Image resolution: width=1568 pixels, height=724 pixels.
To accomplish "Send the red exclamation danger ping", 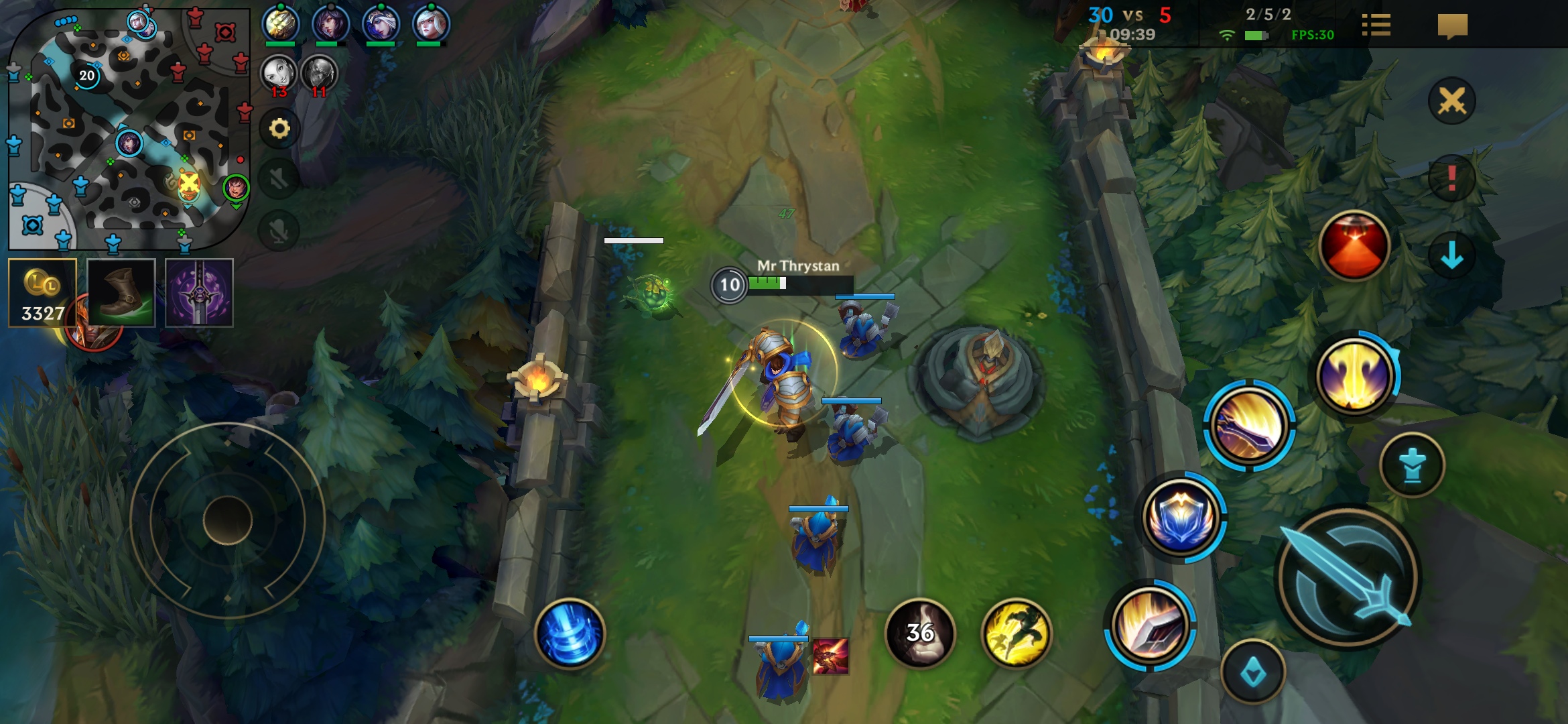I will [x=1451, y=178].
